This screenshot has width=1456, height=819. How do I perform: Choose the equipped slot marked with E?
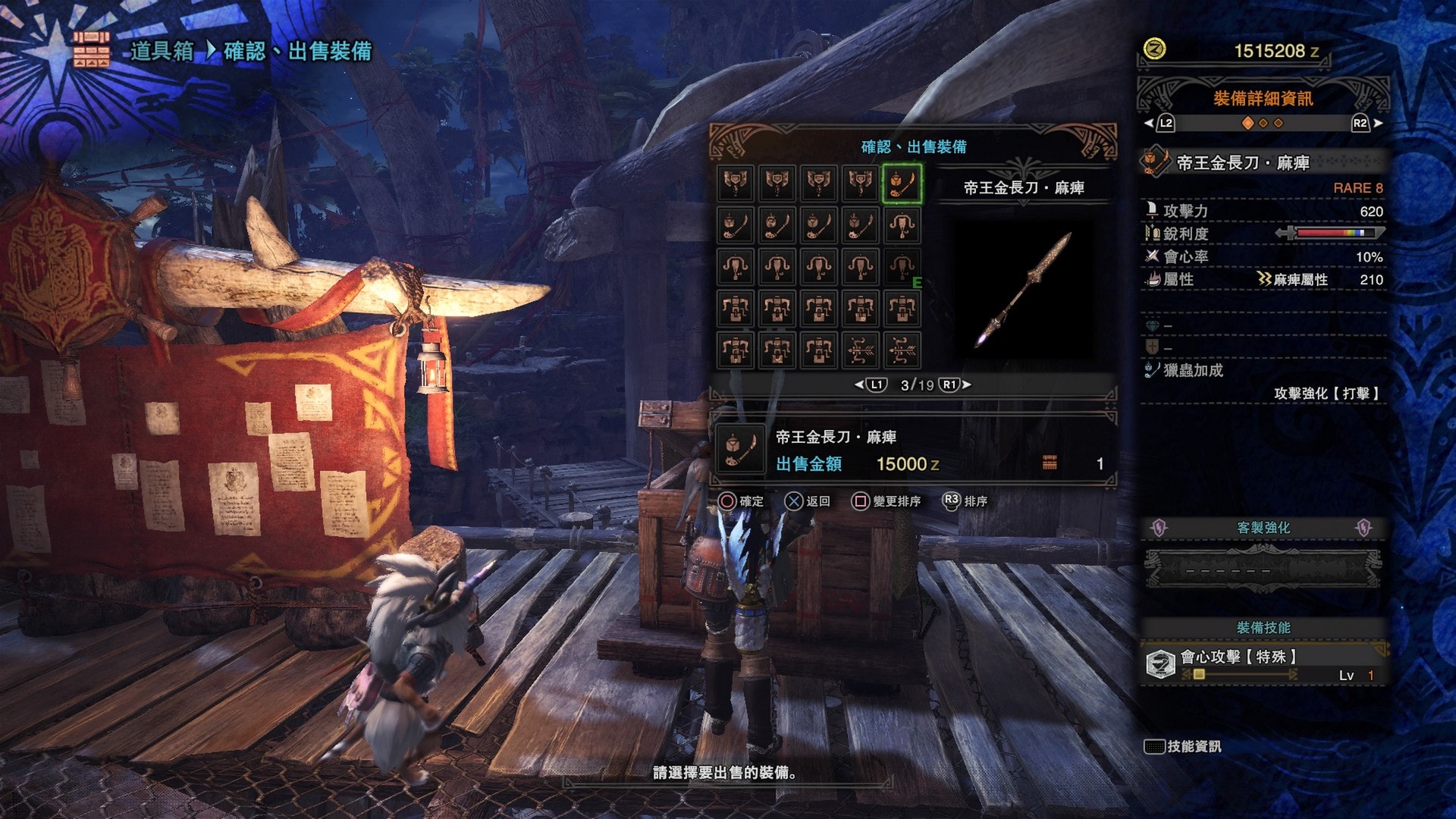(902, 268)
